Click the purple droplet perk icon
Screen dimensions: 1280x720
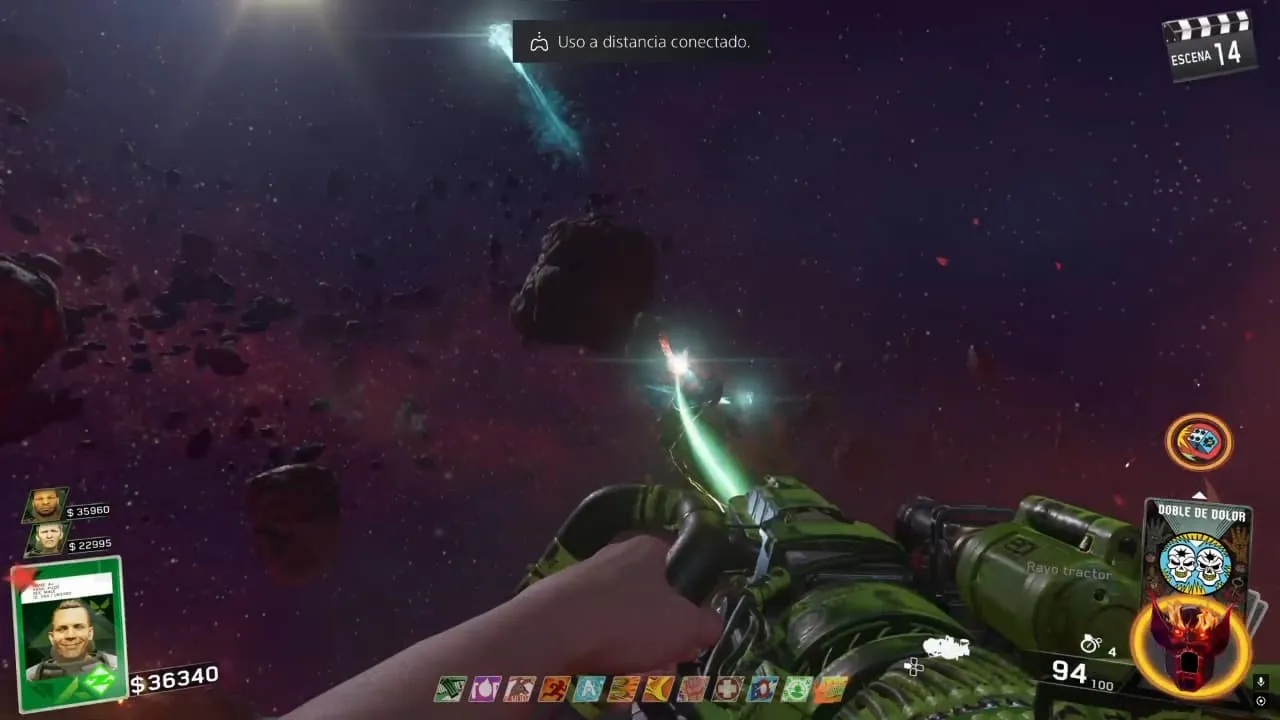click(x=485, y=689)
